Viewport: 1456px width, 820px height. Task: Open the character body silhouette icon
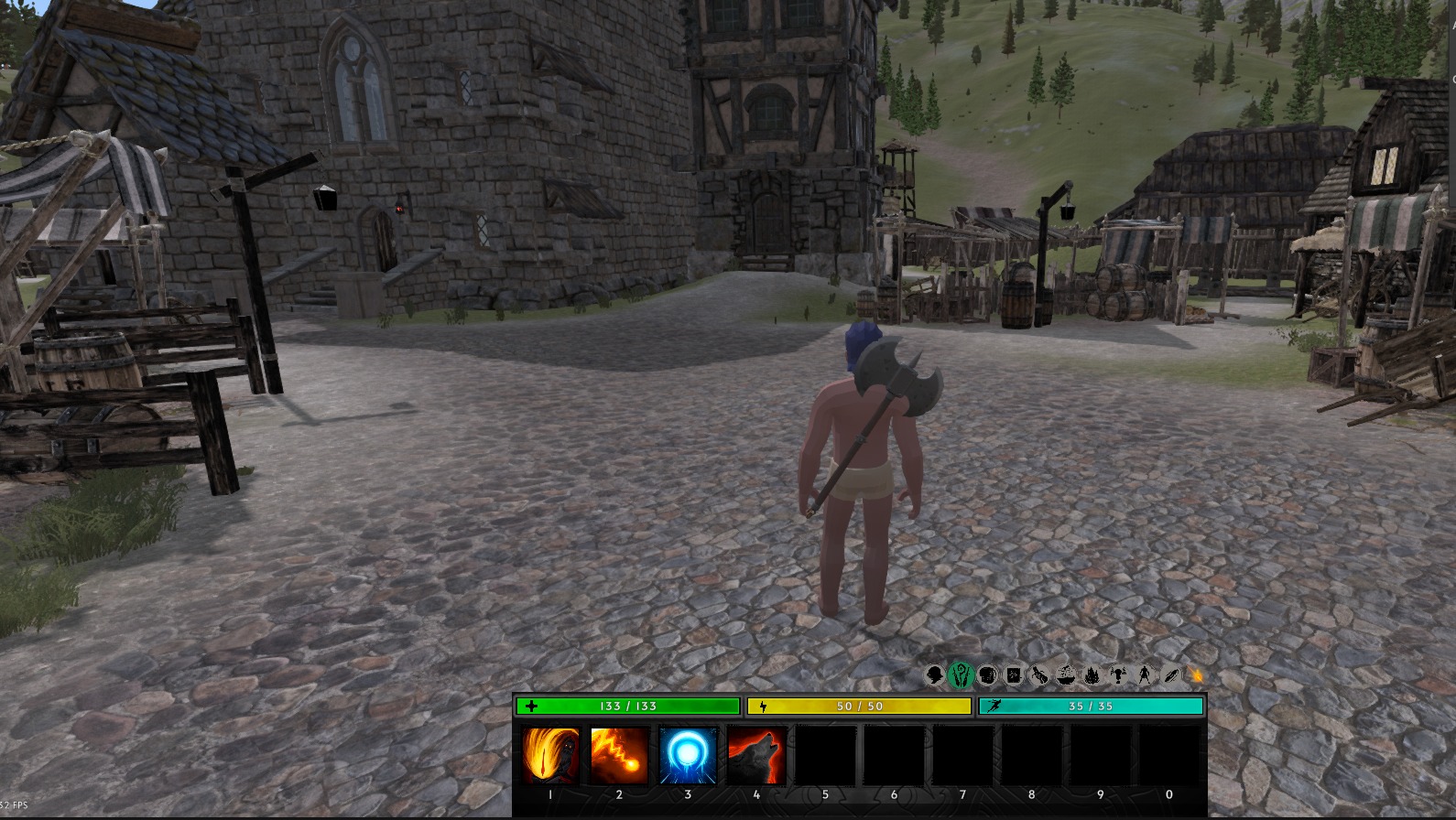coord(1145,675)
